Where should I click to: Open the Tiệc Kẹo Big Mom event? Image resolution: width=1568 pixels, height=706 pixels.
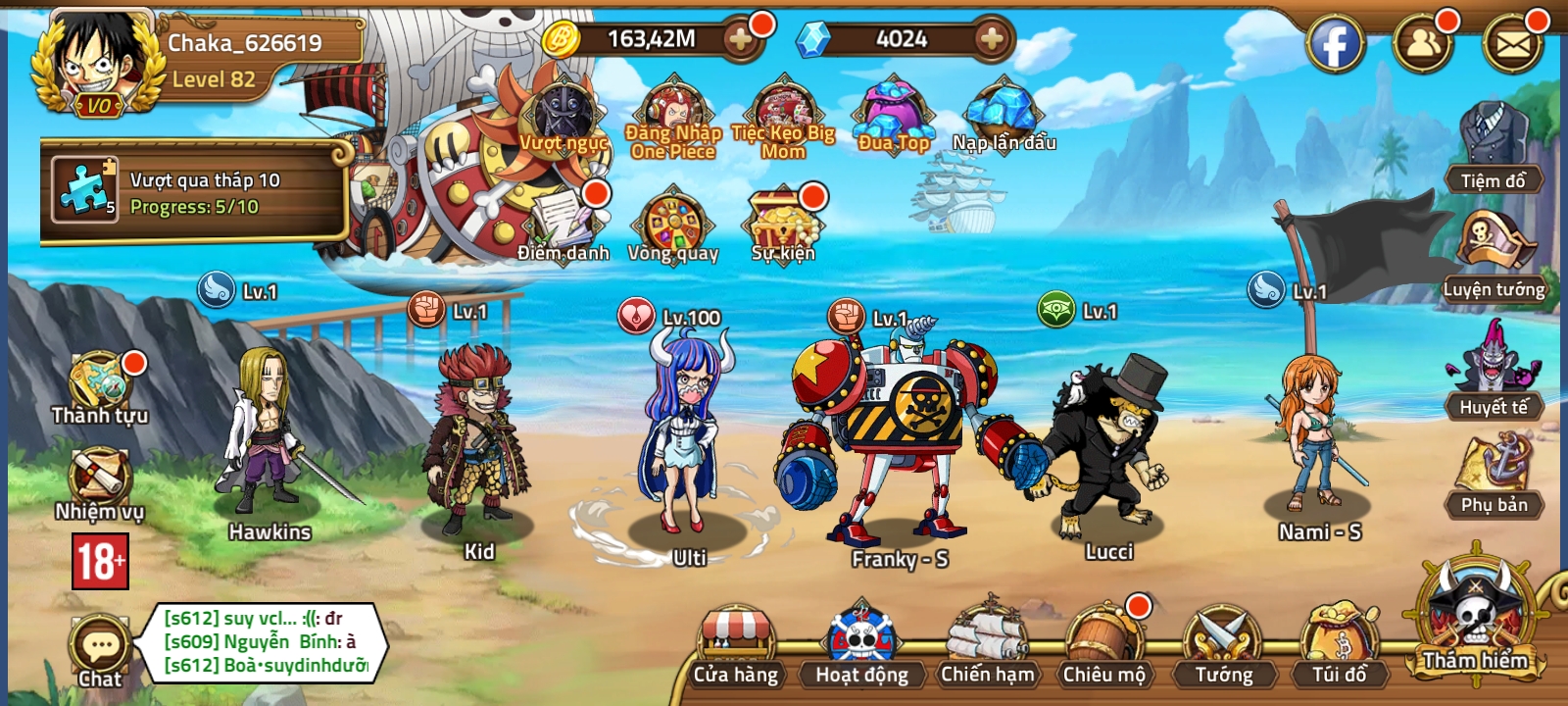(x=779, y=113)
